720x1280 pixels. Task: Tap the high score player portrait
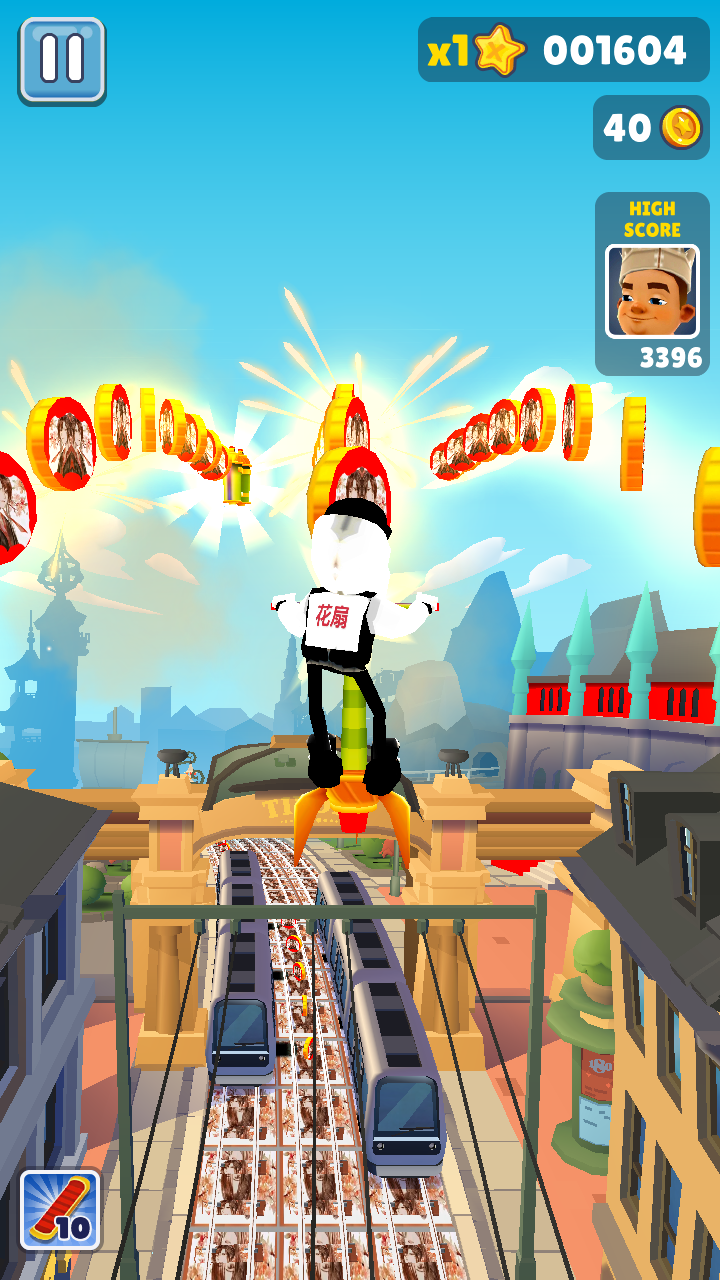tap(652, 291)
